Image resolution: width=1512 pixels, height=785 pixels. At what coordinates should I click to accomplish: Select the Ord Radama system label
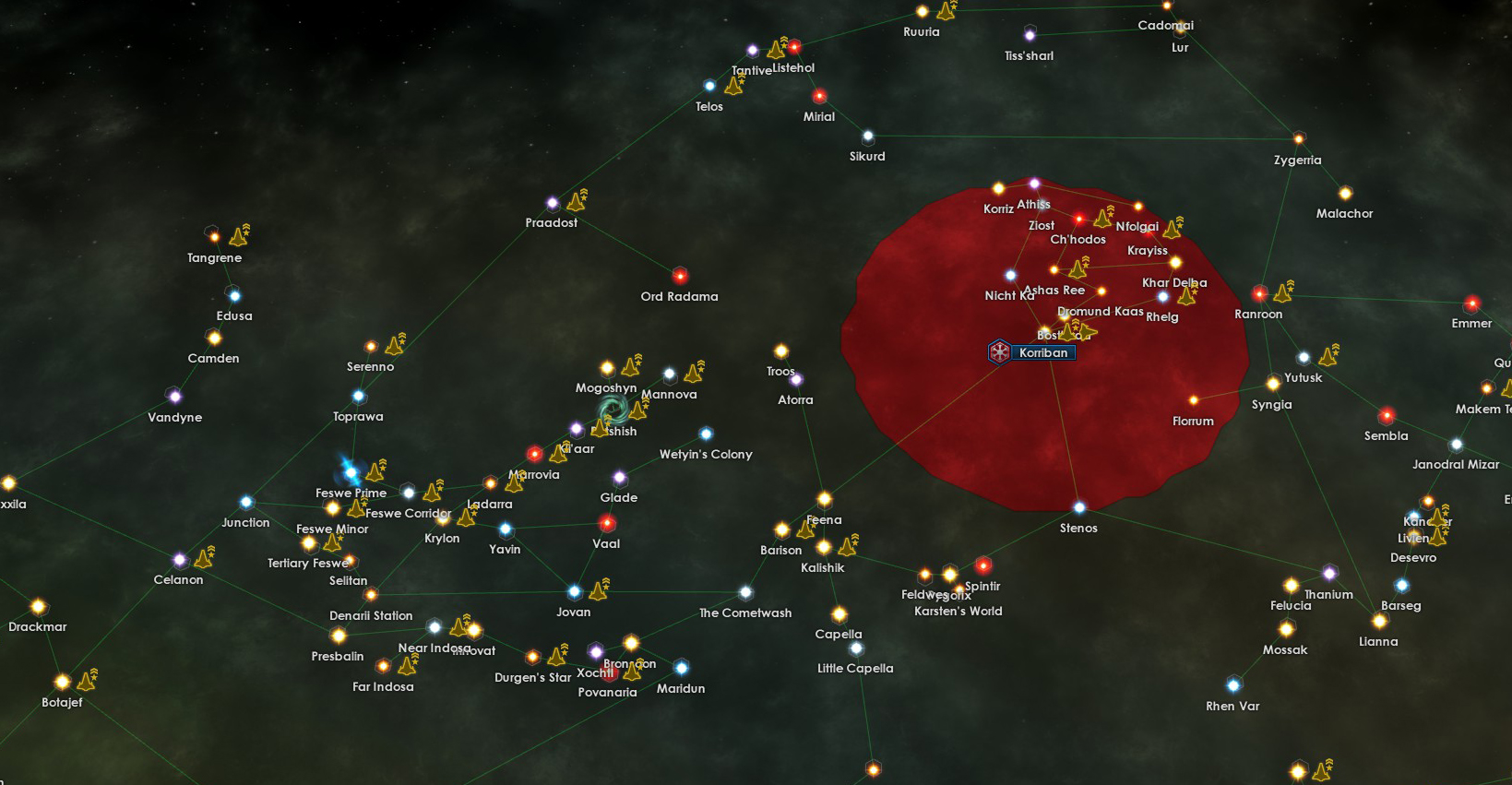680,296
